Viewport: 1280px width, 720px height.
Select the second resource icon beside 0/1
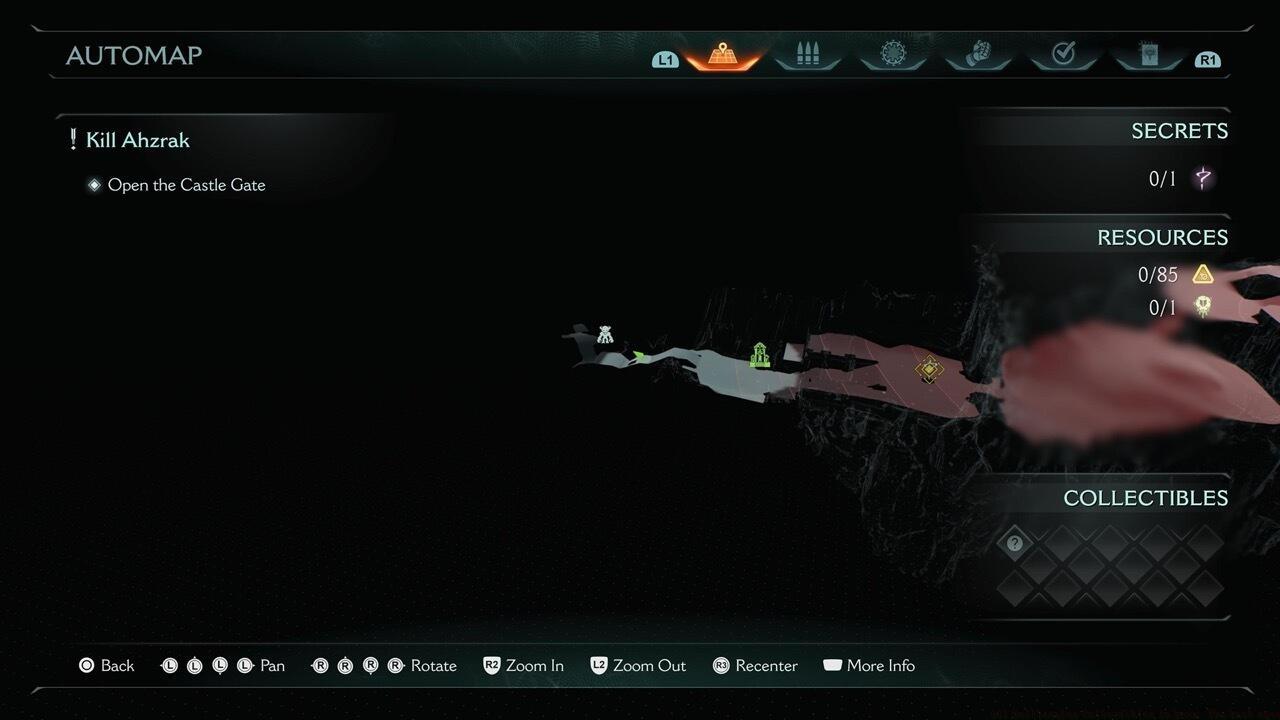1202,307
